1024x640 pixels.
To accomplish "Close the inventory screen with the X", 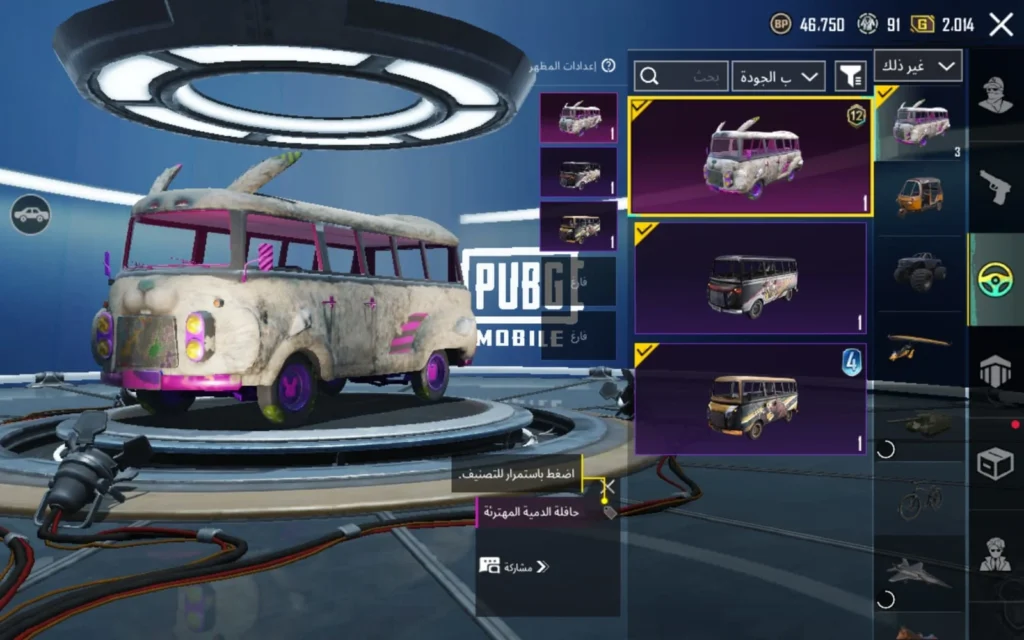I will (x=1001, y=25).
